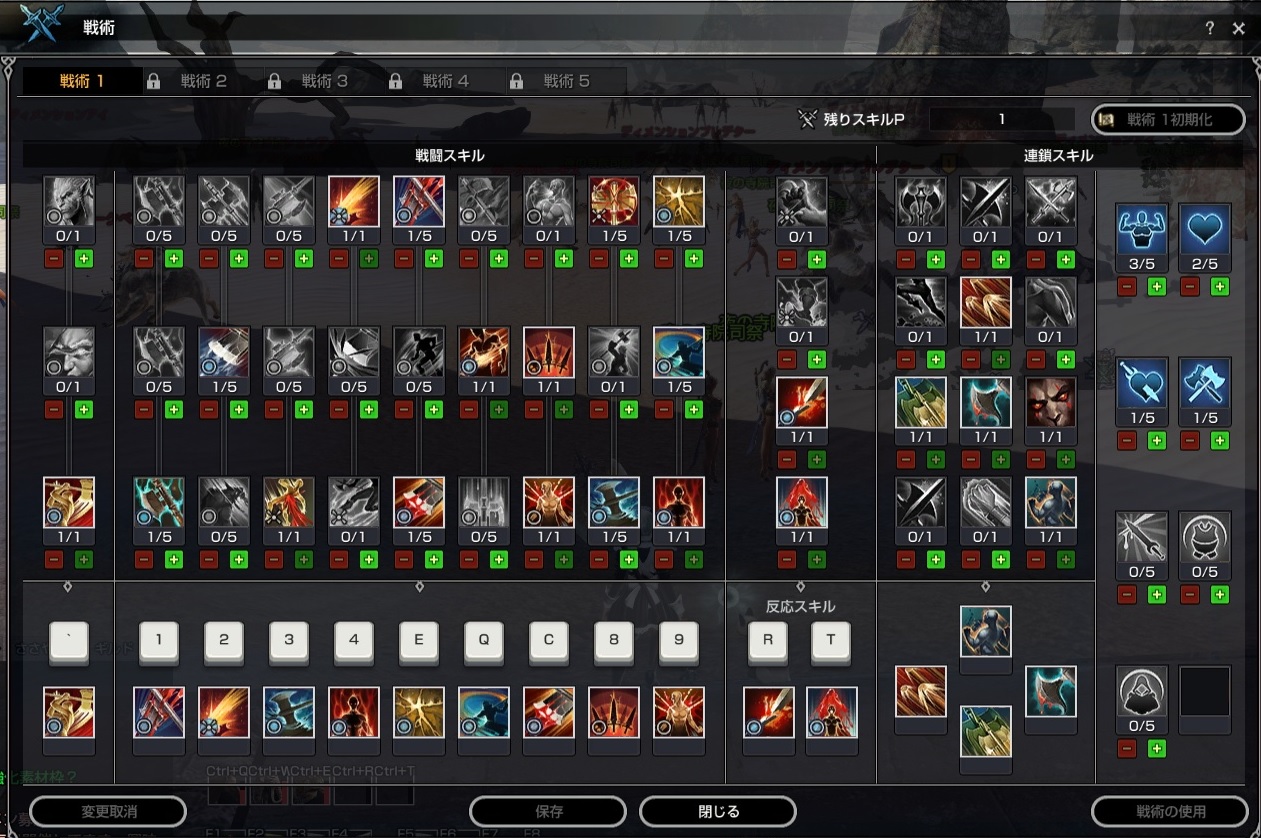Select the red-eyed demon face chain skill
The image size is (1261, 838).
[1050, 402]
